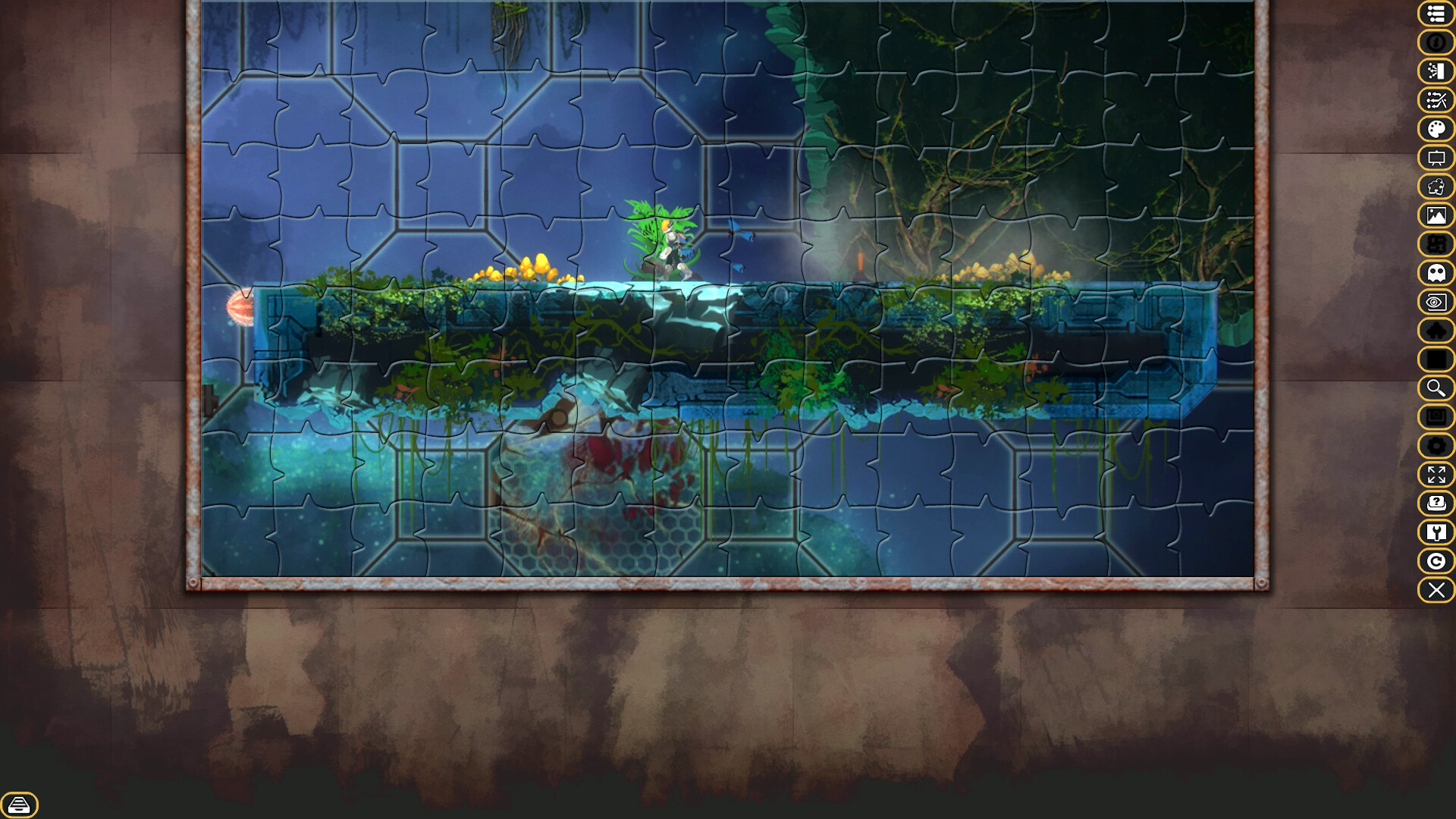
Task: View the puzzle information panel
Action: (x=1436, y=43)
